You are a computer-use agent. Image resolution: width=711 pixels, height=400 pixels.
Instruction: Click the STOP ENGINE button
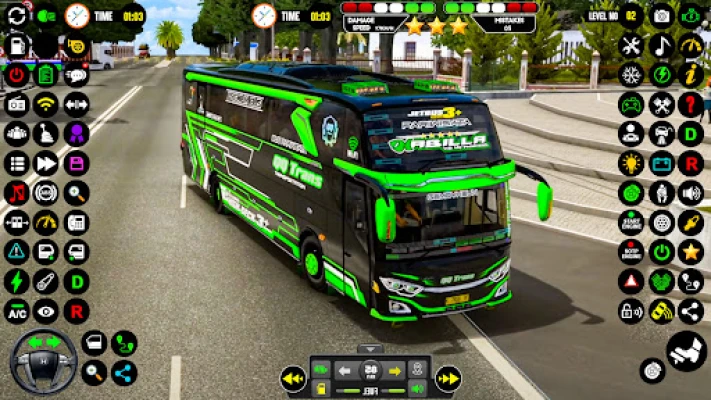pyautogui.click(x=631, y=251)
